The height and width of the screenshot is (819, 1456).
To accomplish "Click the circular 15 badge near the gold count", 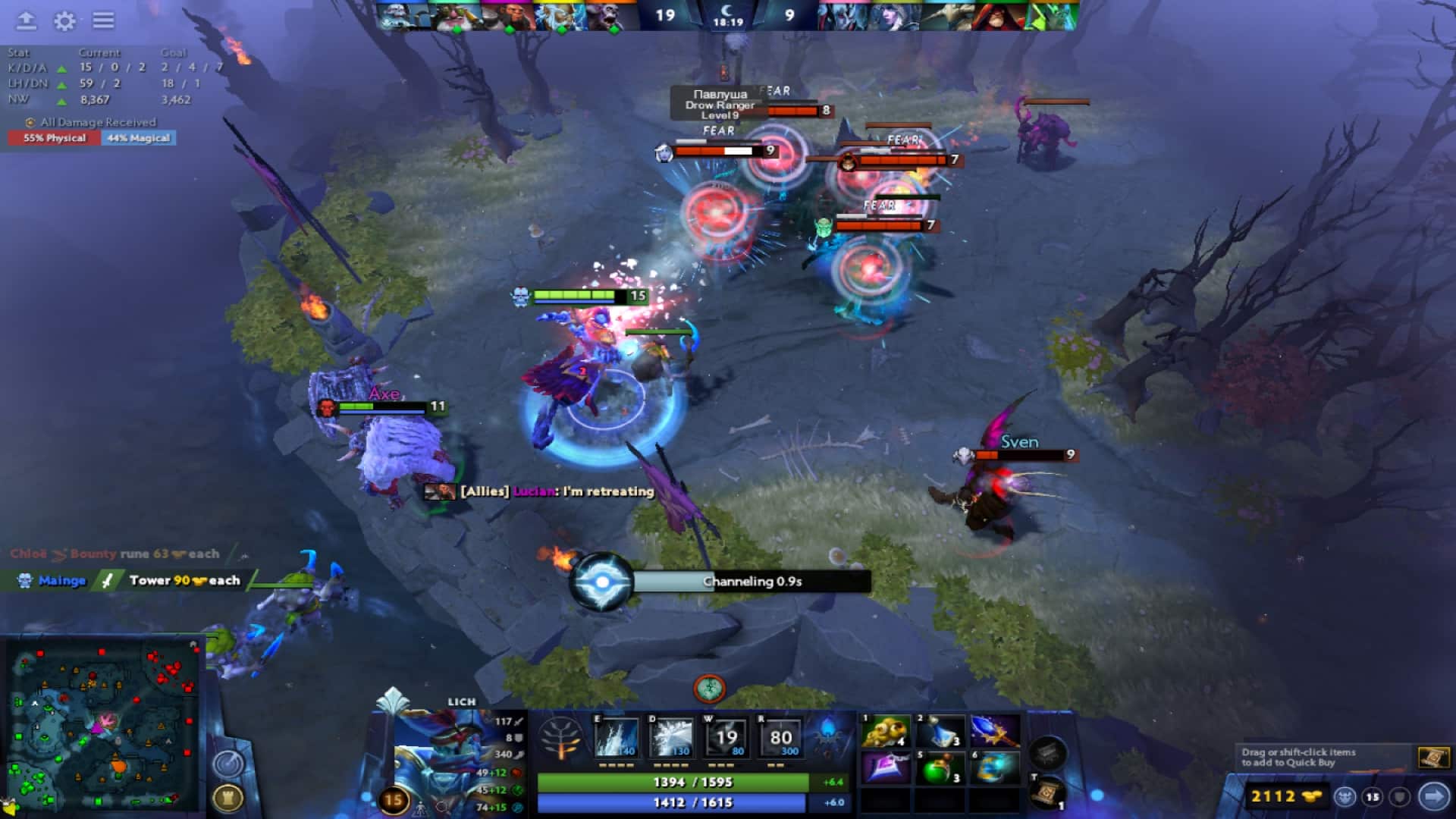I will point(1371,797).
